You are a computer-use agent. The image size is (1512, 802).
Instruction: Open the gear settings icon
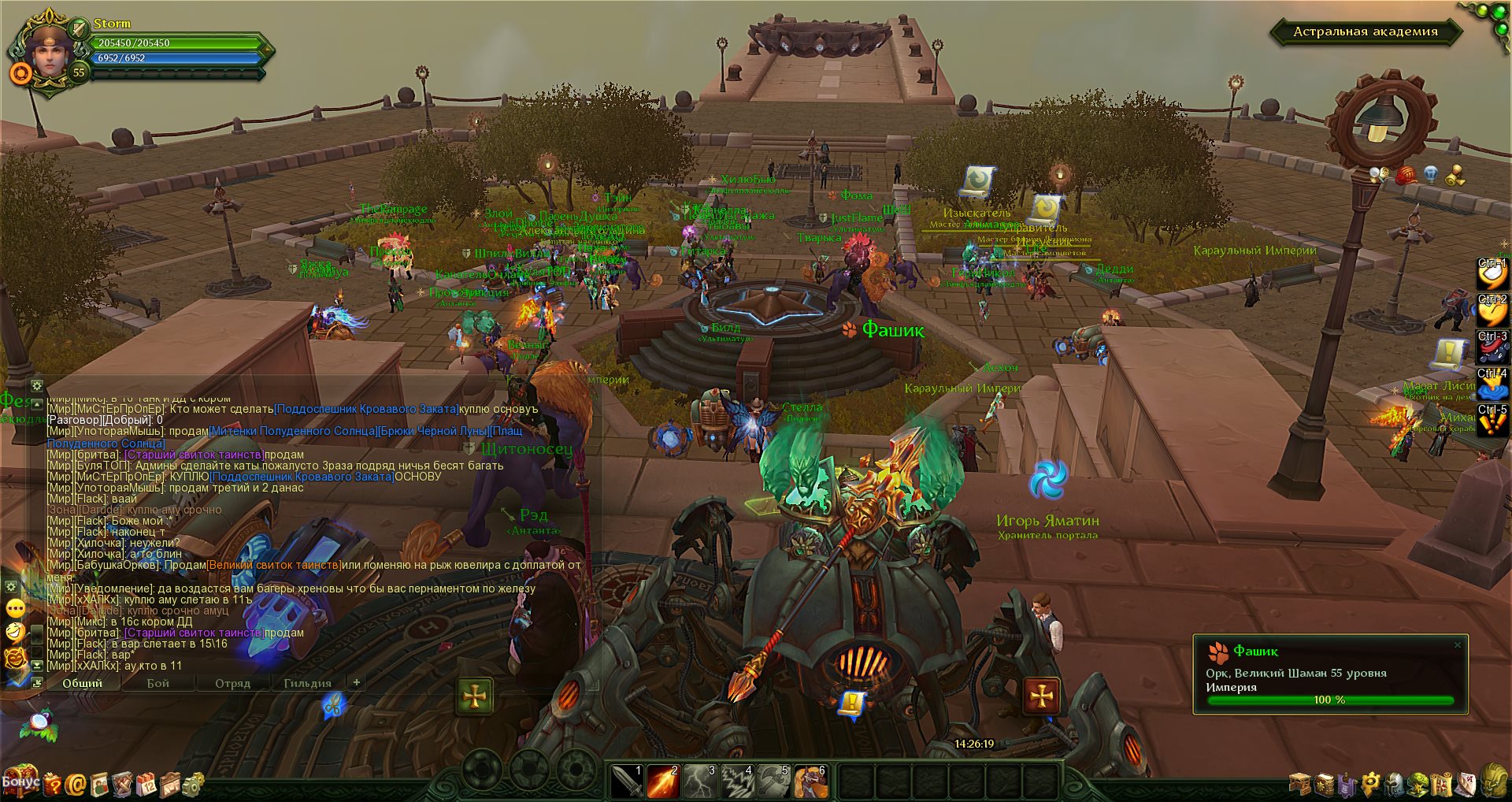coord(193,784)
